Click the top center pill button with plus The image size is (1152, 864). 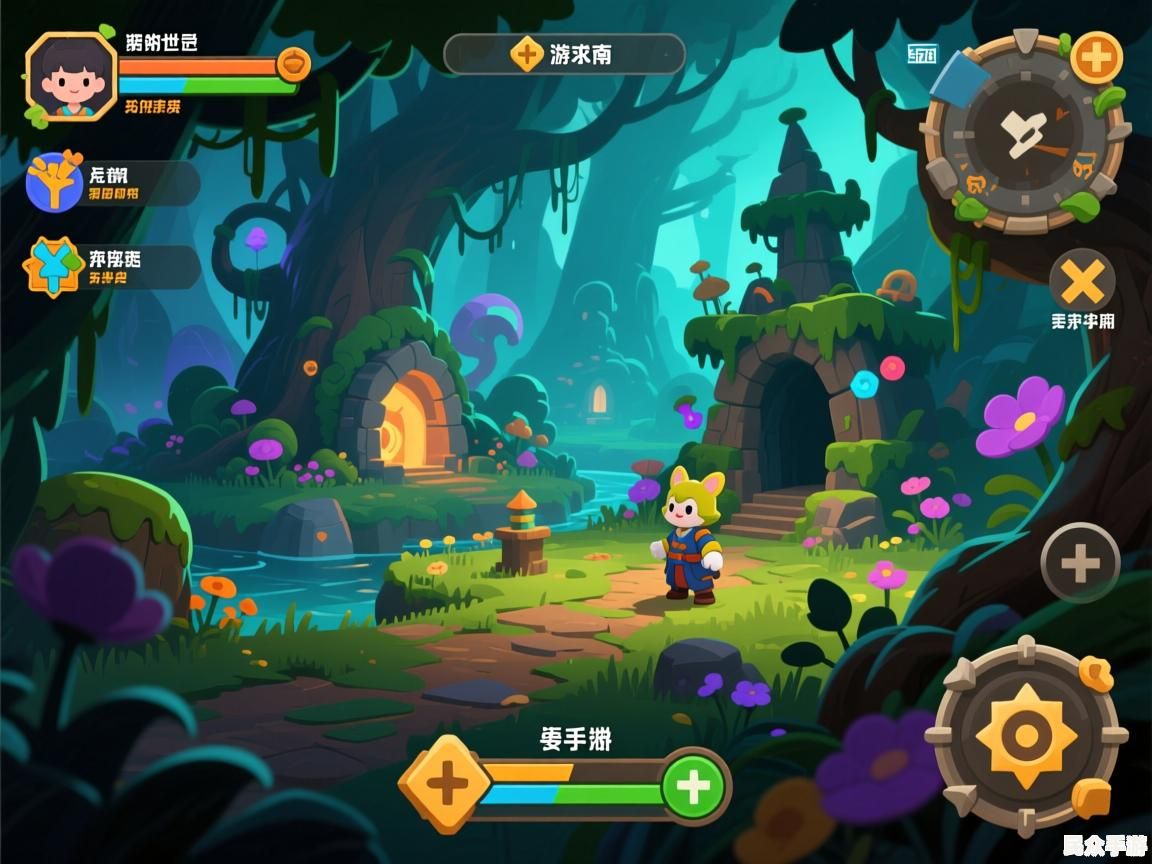(x=564, y=54)
